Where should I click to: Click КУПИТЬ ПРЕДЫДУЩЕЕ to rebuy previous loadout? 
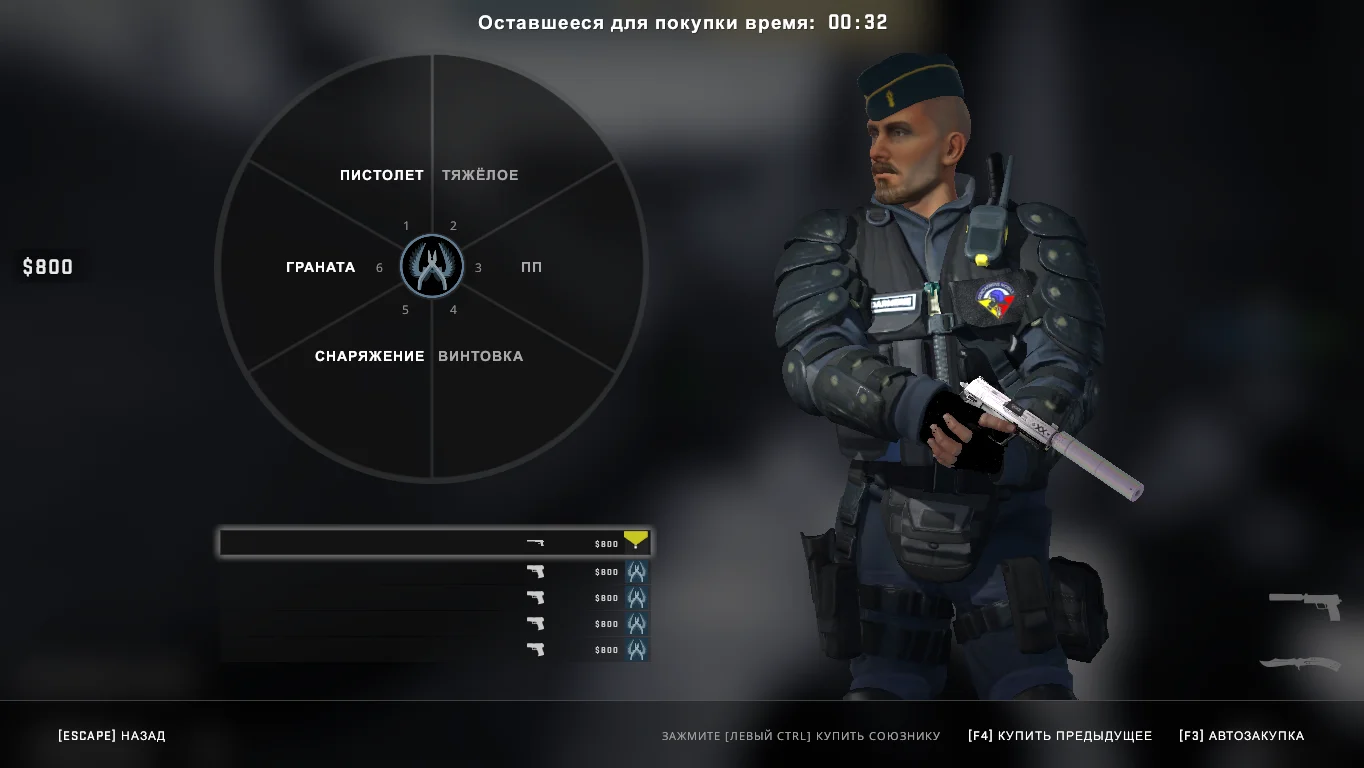[1060, 736]
